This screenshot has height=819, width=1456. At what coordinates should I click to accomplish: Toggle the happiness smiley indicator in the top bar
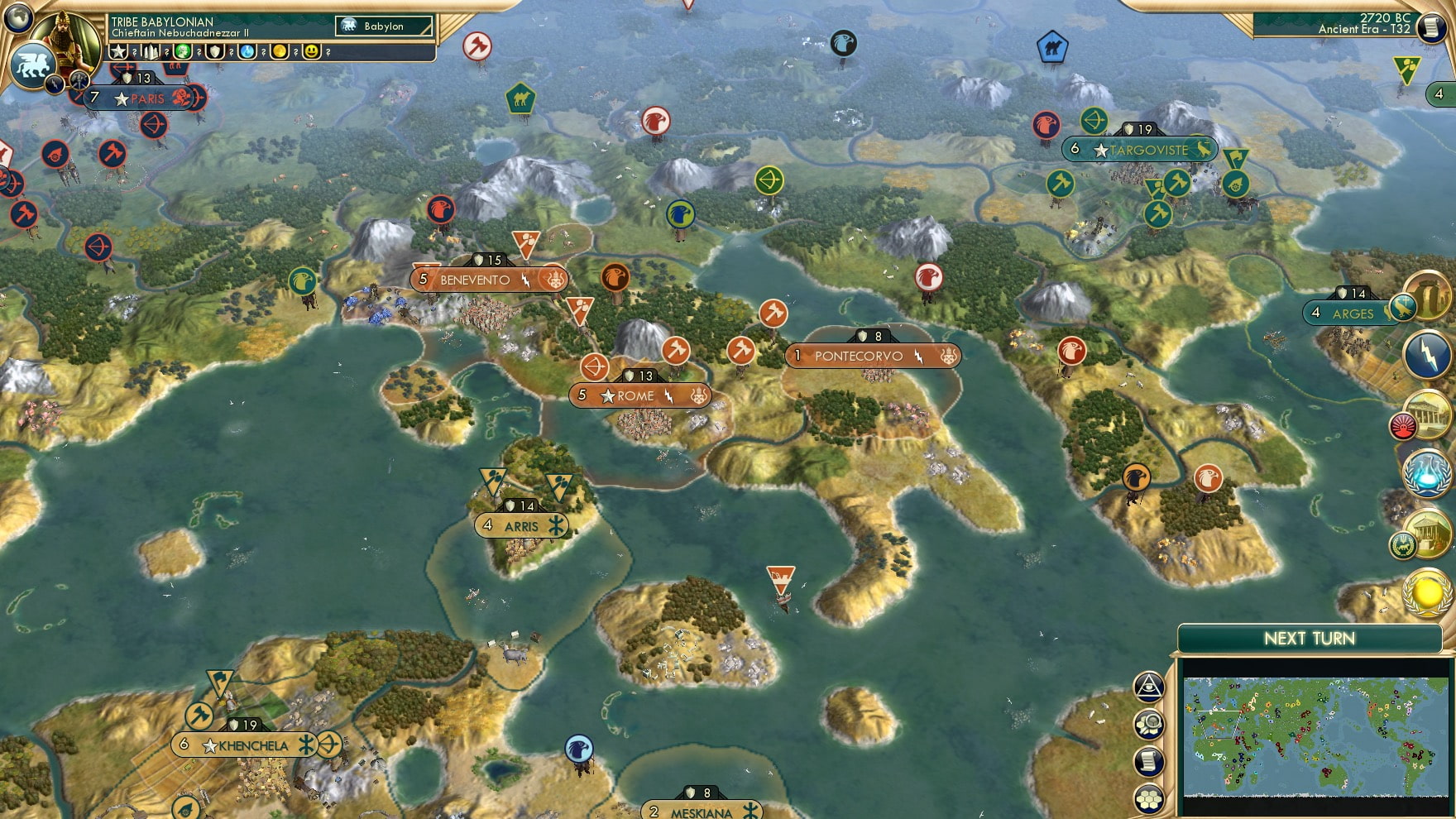click(x=312, y=51)
